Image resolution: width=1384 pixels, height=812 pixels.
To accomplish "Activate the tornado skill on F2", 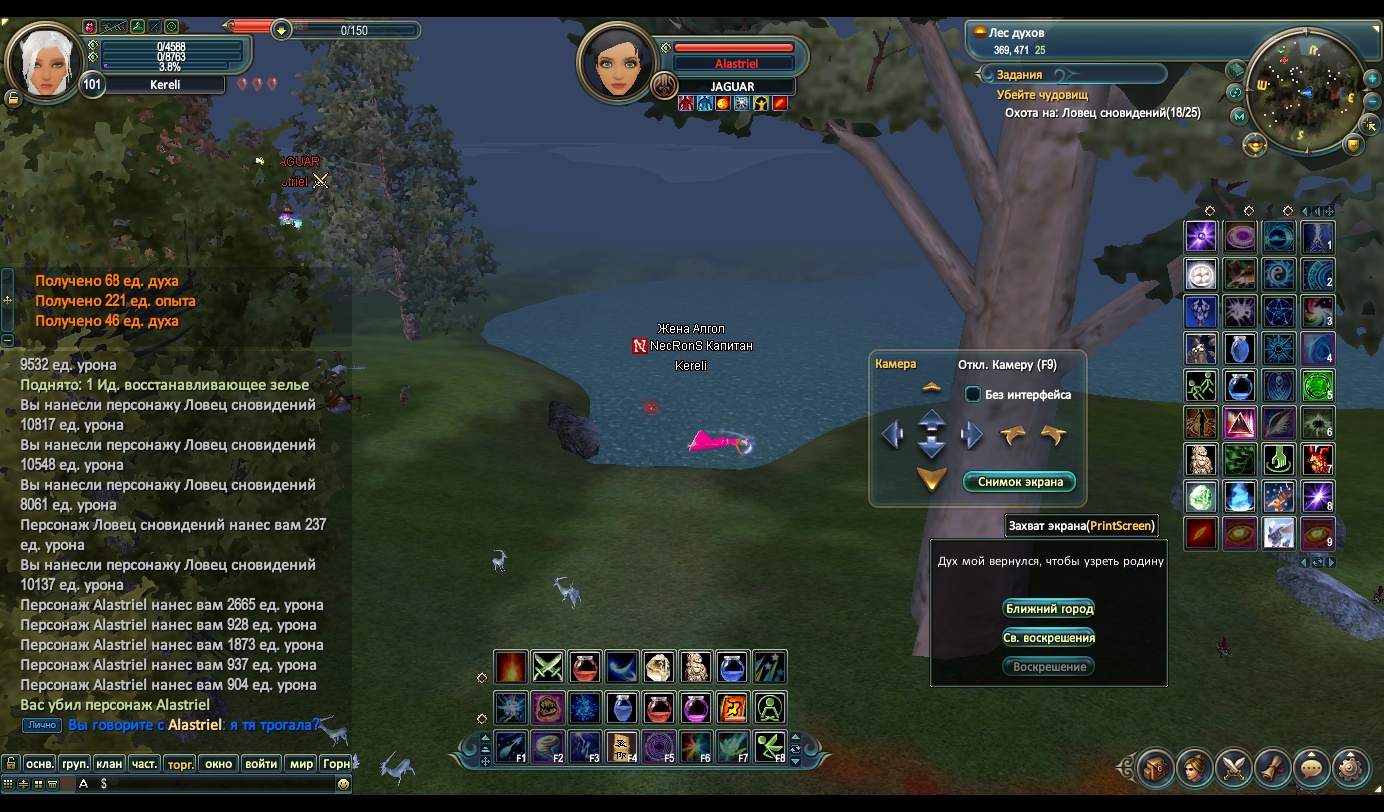I will tap(548, 746).
